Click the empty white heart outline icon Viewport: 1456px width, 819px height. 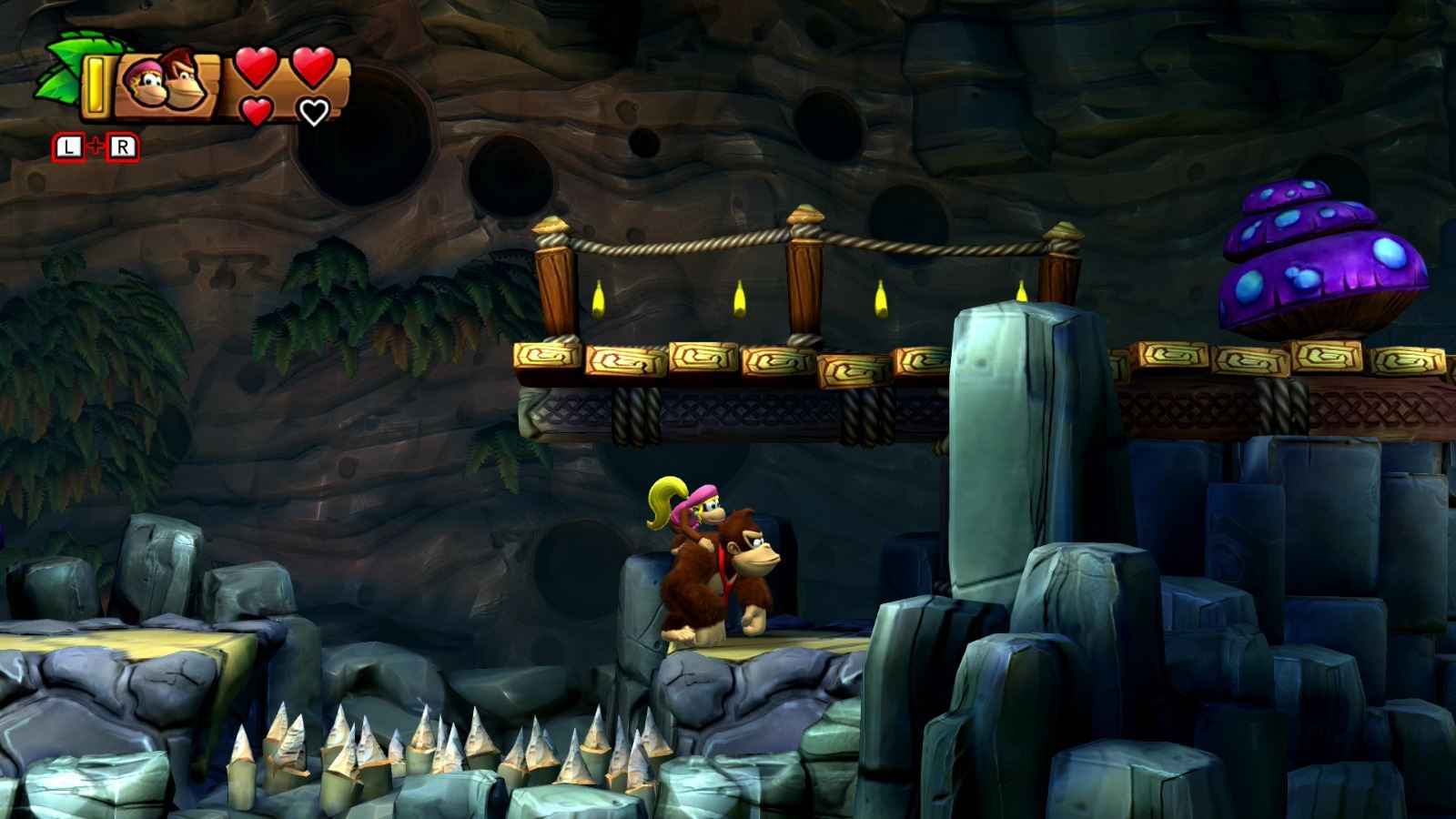point(313,111)
